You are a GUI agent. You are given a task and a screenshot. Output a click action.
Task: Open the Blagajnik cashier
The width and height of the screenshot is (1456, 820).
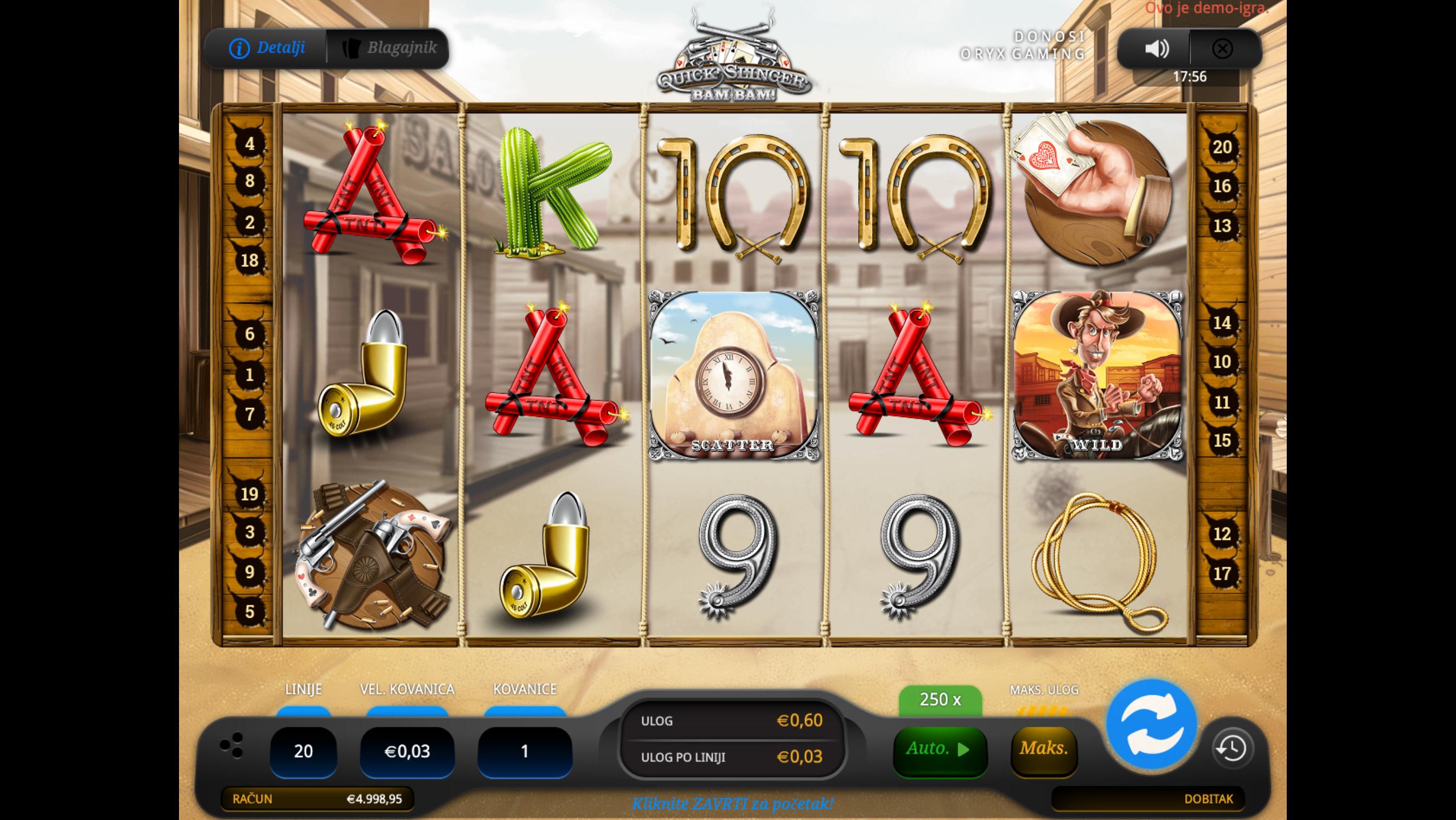click(x=389, y=48)
